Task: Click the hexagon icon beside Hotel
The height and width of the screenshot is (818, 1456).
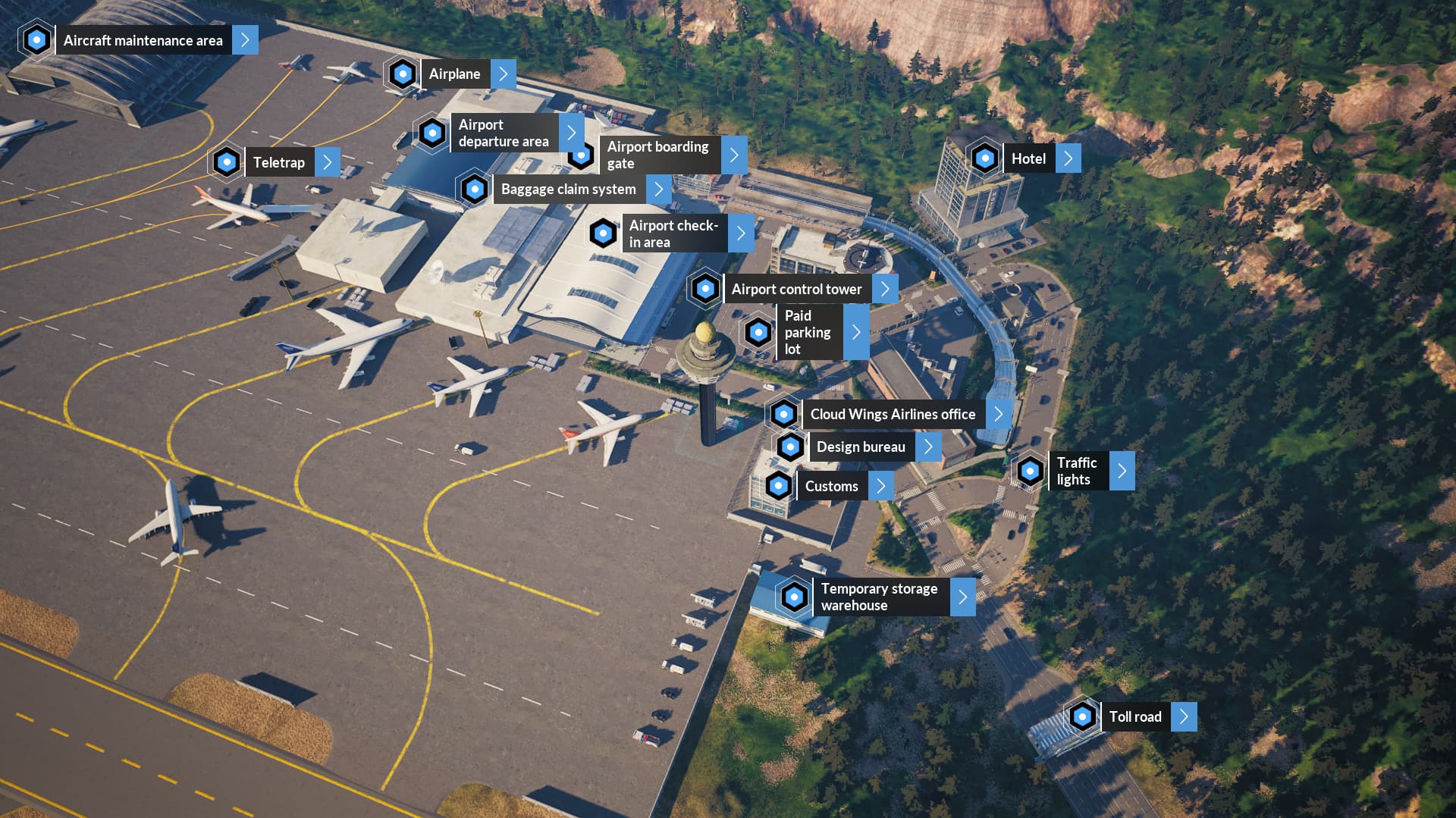Action: pyautogui.click(x=984, y=158)
